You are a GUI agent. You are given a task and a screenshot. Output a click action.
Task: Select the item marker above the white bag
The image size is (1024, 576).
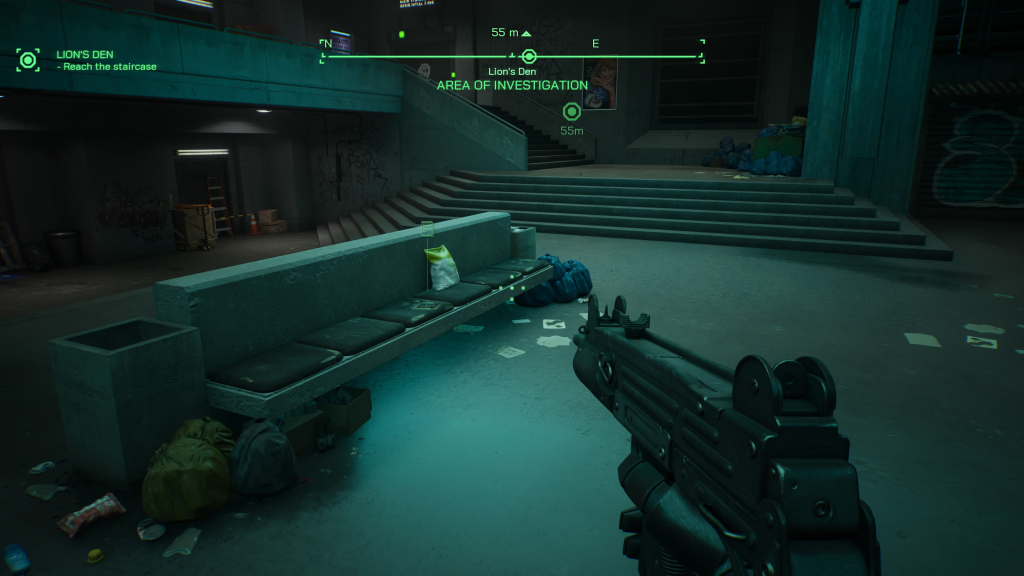[428, 230]
